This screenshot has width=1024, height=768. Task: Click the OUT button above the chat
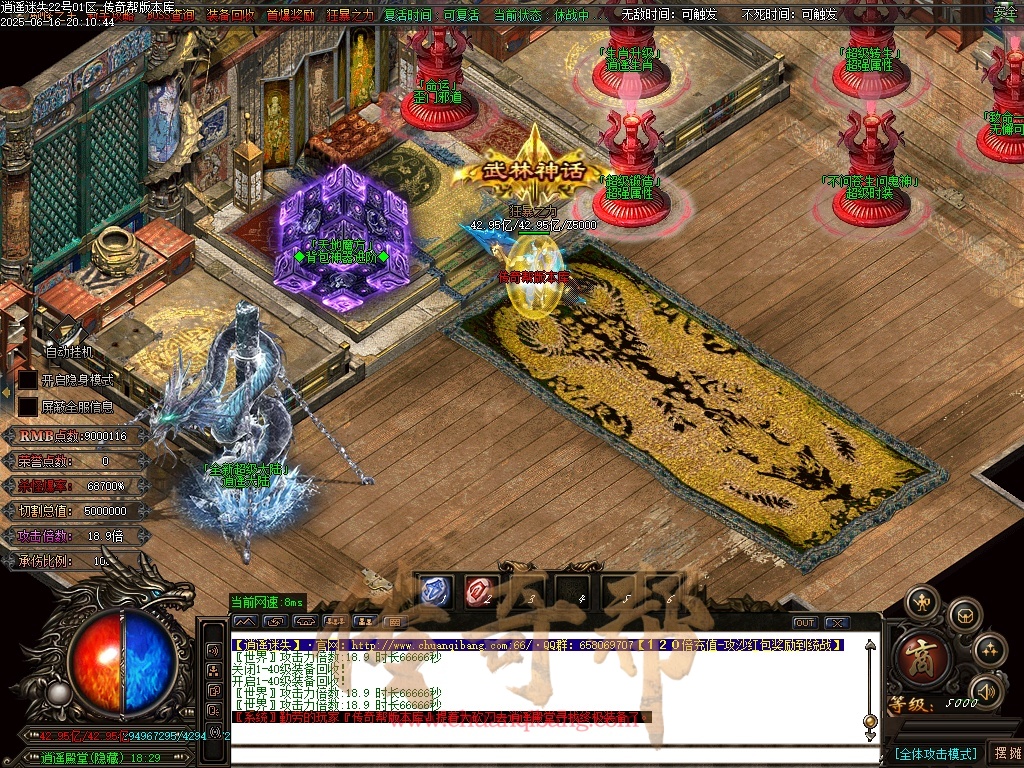click(804, 623)
